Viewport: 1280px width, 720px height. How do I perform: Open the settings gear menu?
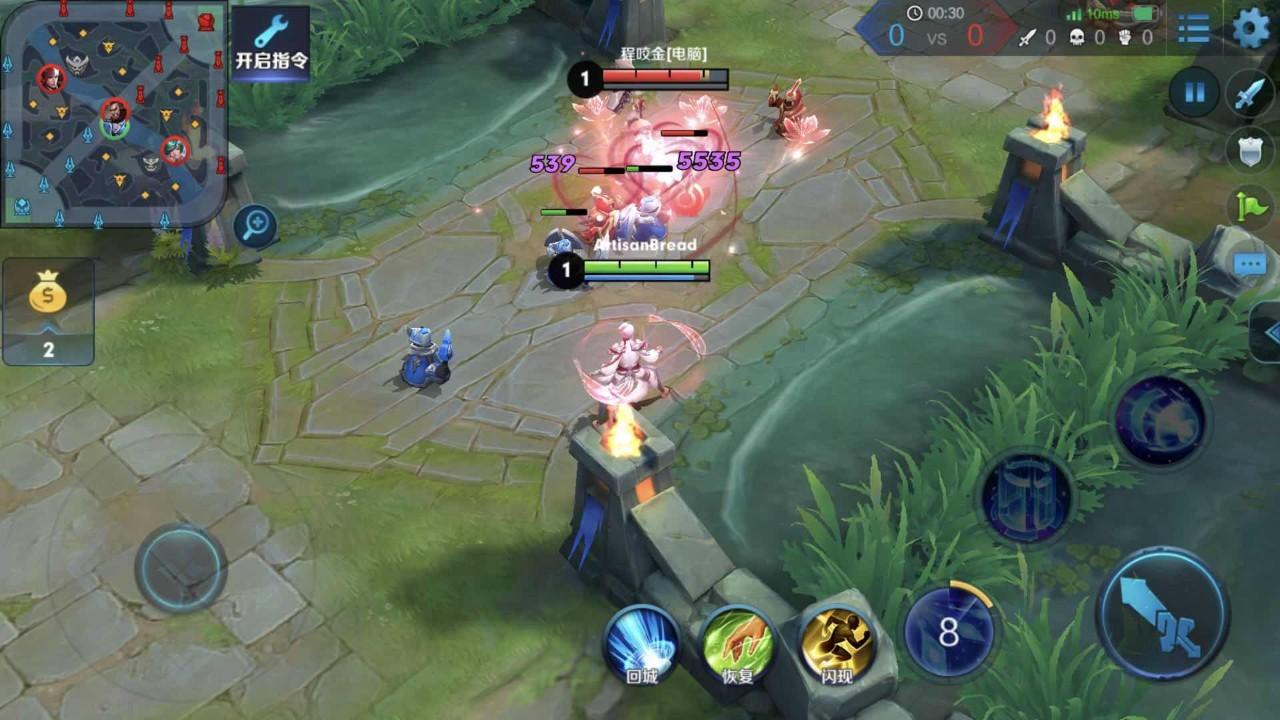pyautogui.click(x=1250, y=28)
